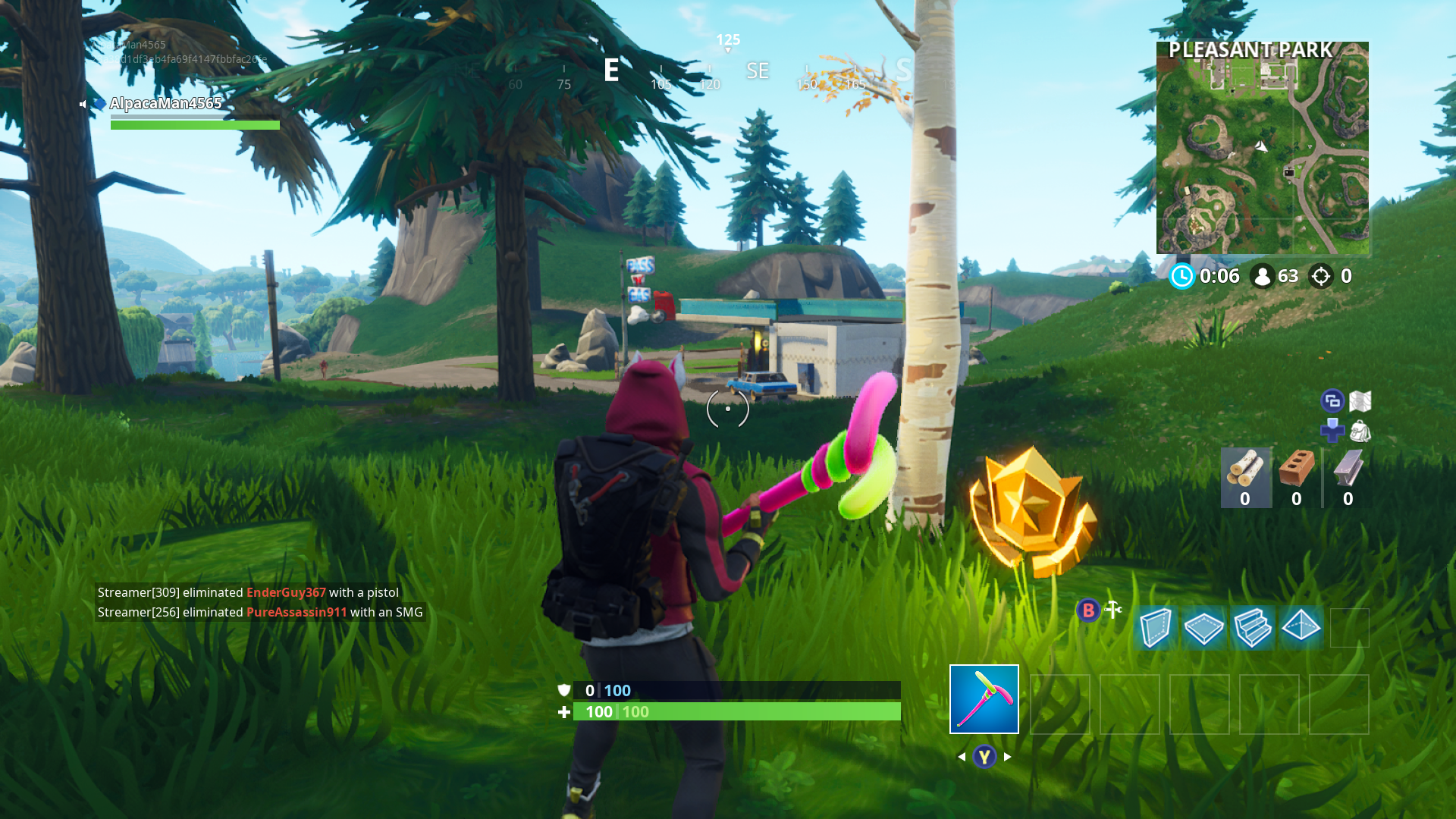Image resolution: width=1456 pixels, height=819 pixels.
Task: Select the wall build piece icon
Action: (x=1156, y=629)
